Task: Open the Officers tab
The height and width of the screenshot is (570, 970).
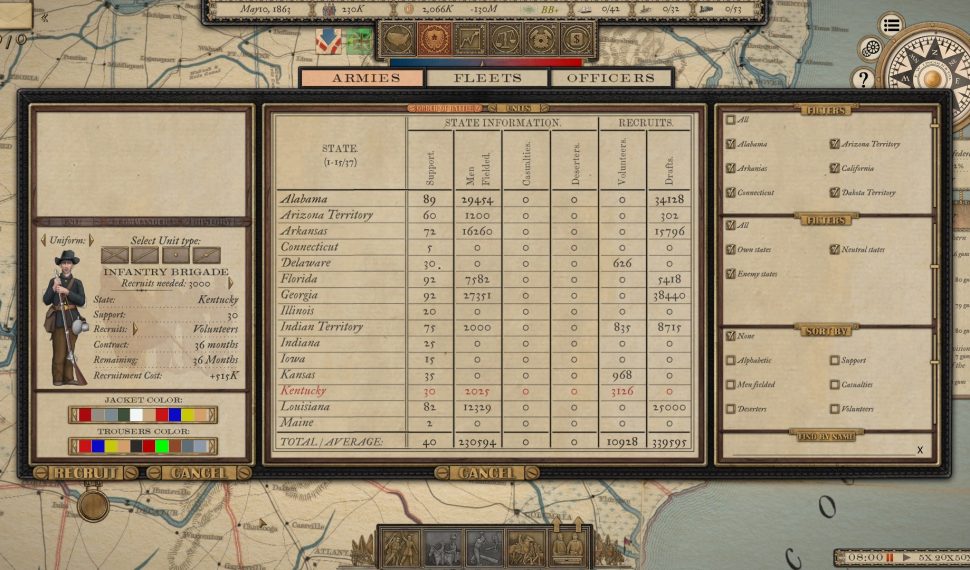Action: [609, 78]
